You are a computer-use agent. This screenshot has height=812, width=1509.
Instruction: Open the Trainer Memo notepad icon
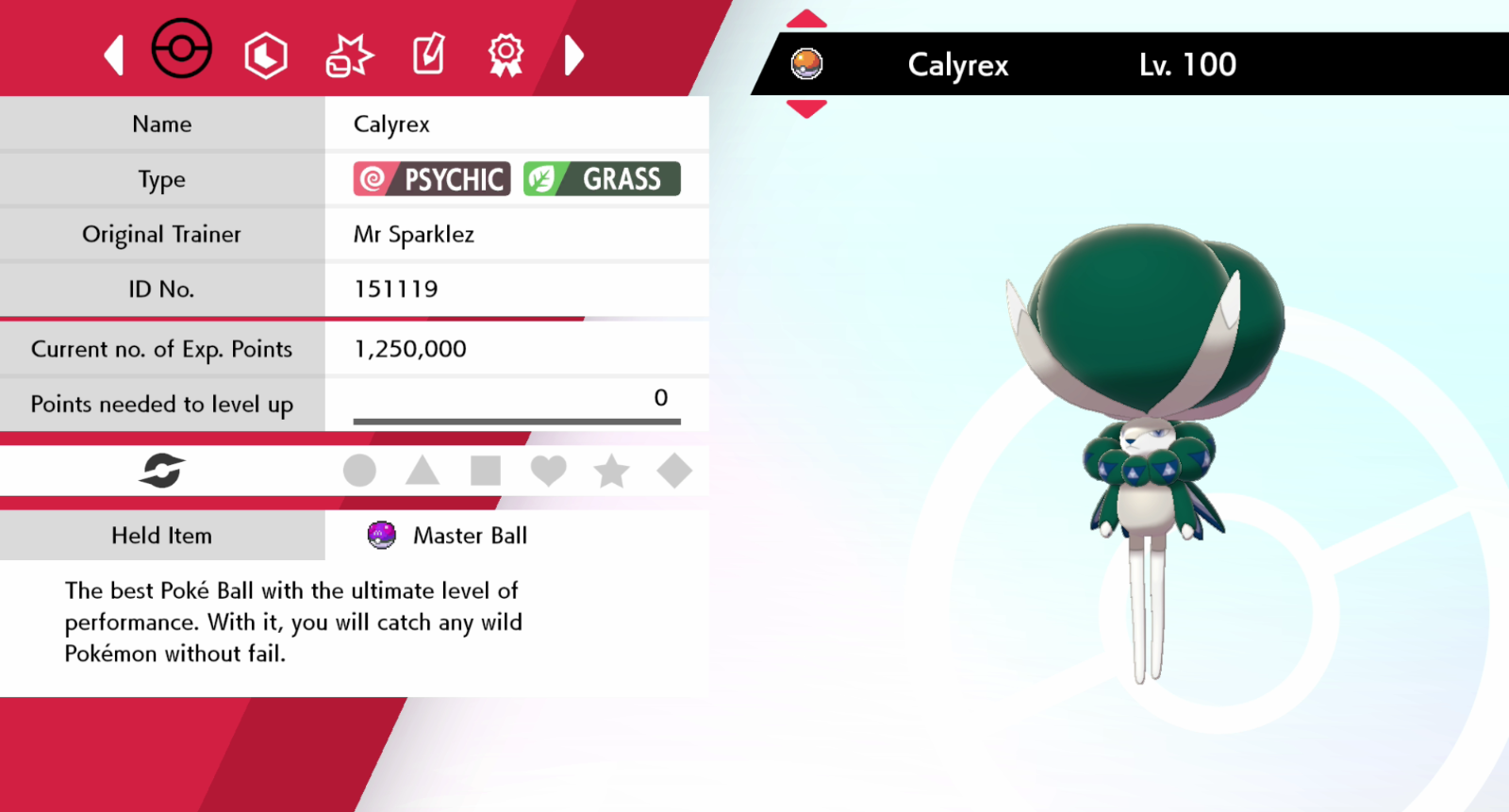[x=427, y=54]
